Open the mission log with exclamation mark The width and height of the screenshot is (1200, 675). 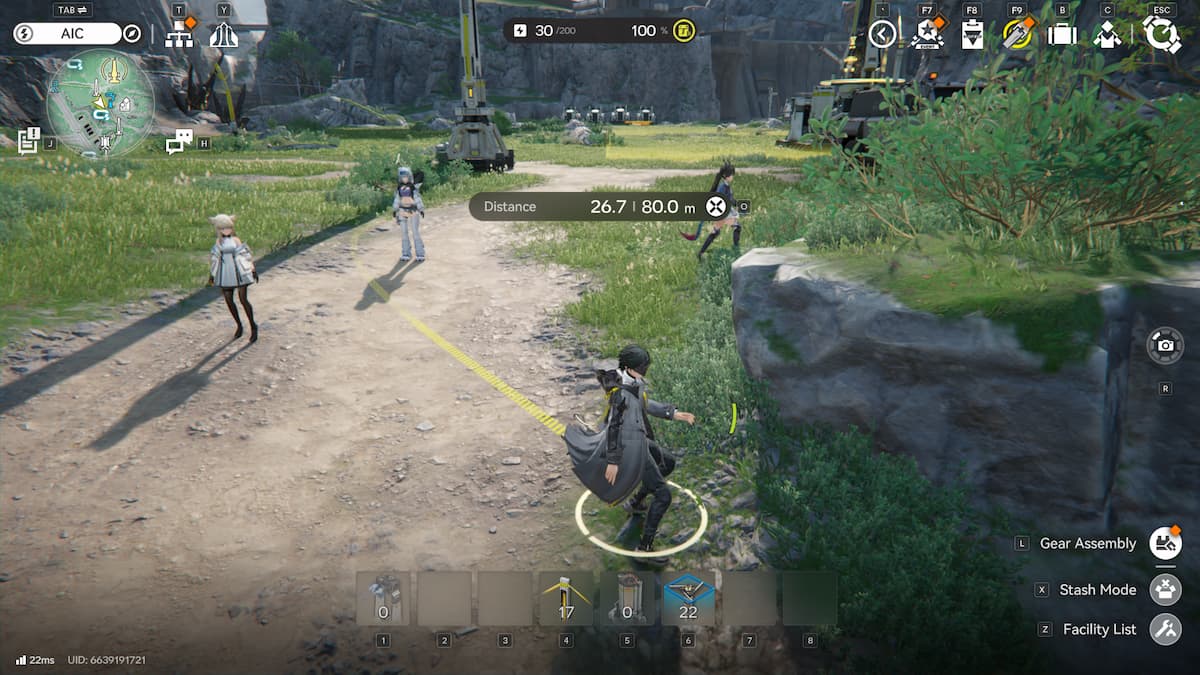tap(28, 141)
